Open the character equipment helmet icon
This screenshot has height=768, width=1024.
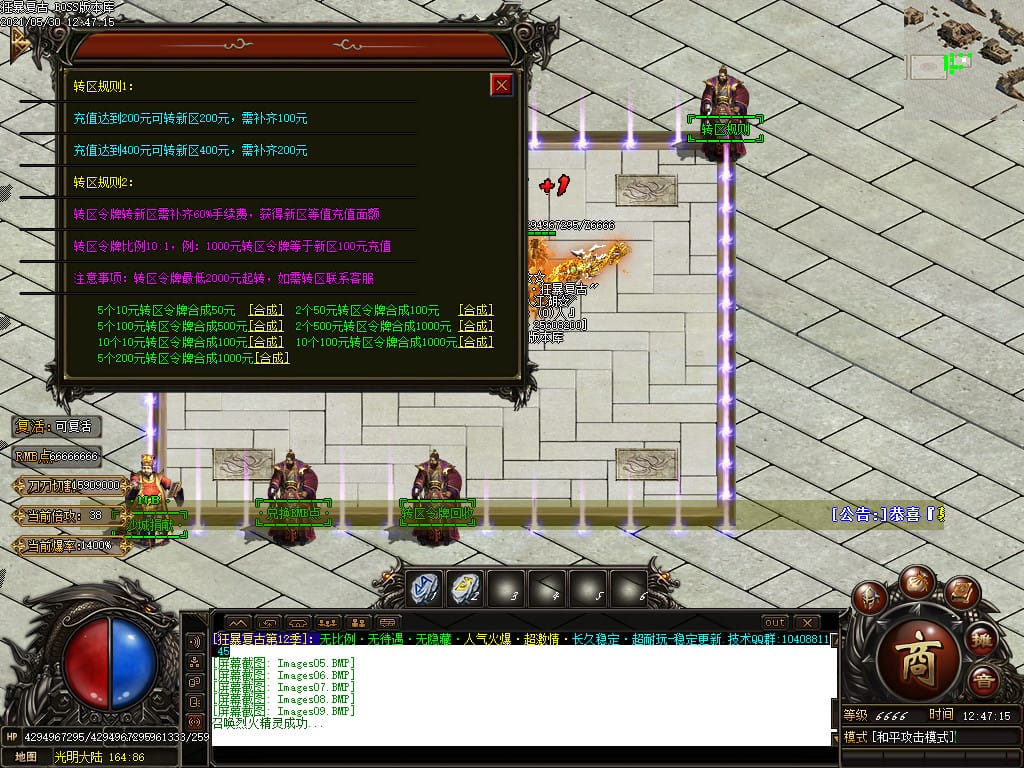pos(870,598)
